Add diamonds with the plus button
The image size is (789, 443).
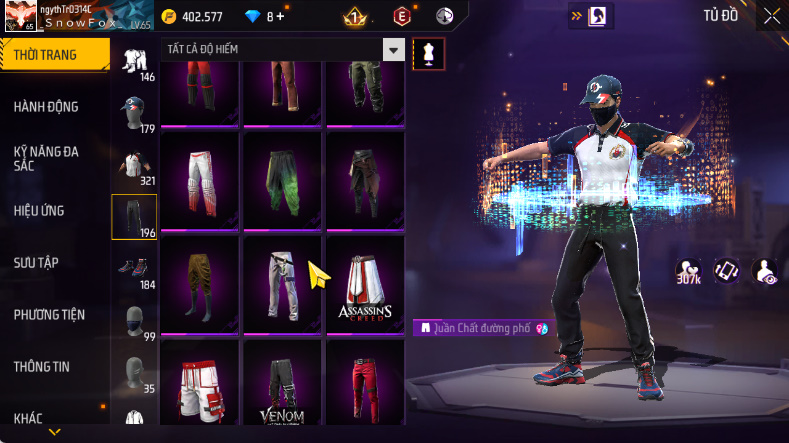point(281,16)
